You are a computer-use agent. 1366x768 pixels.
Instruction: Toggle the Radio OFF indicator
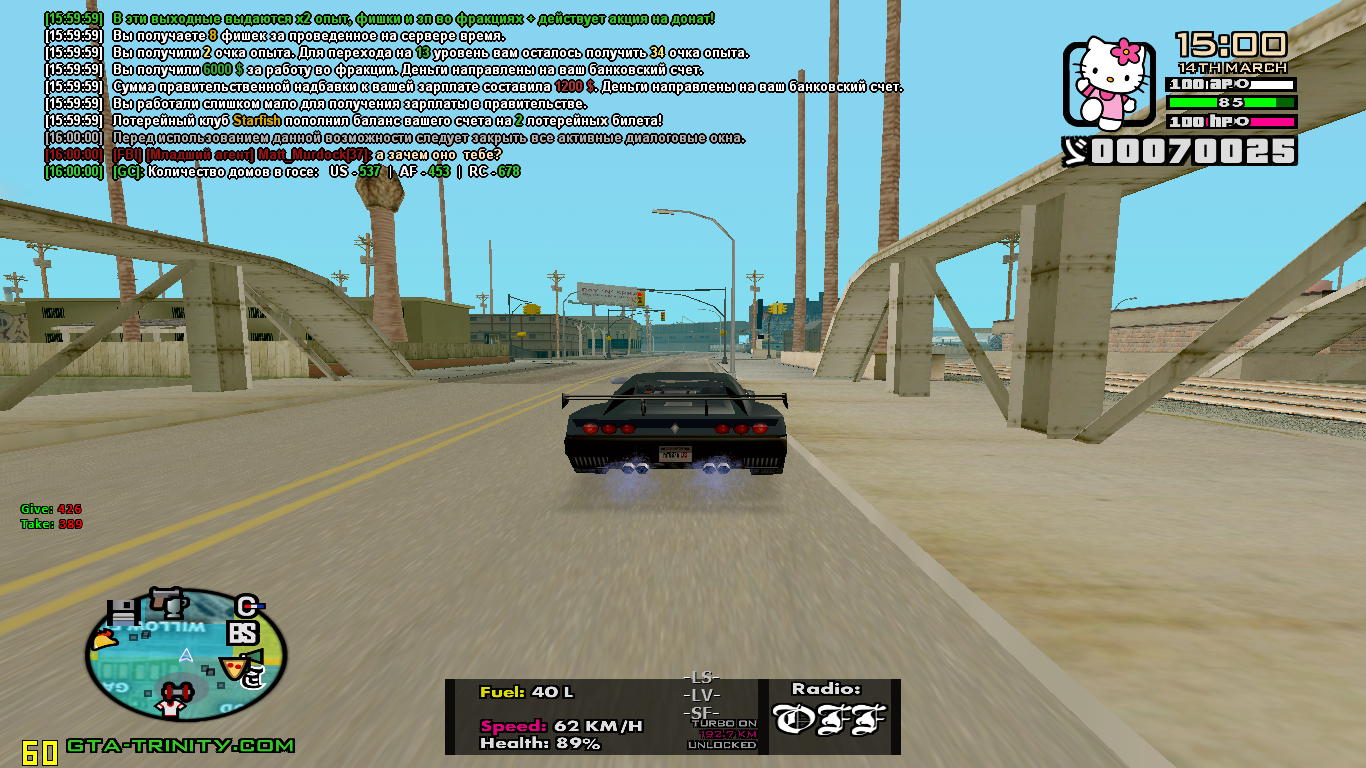pos(830,718)
